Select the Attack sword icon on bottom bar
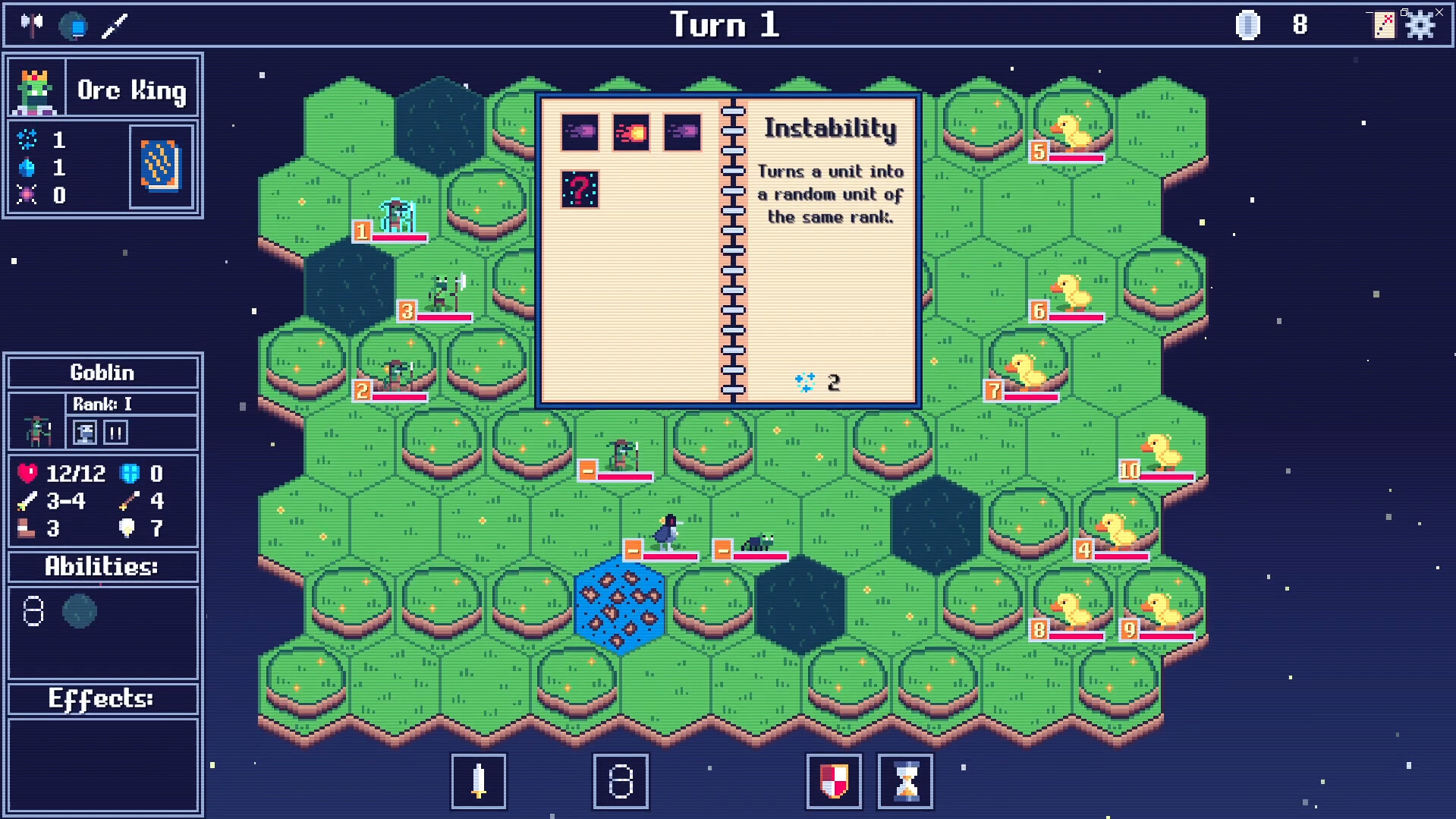Viewport: 1456px width, 819px height. 478,782
